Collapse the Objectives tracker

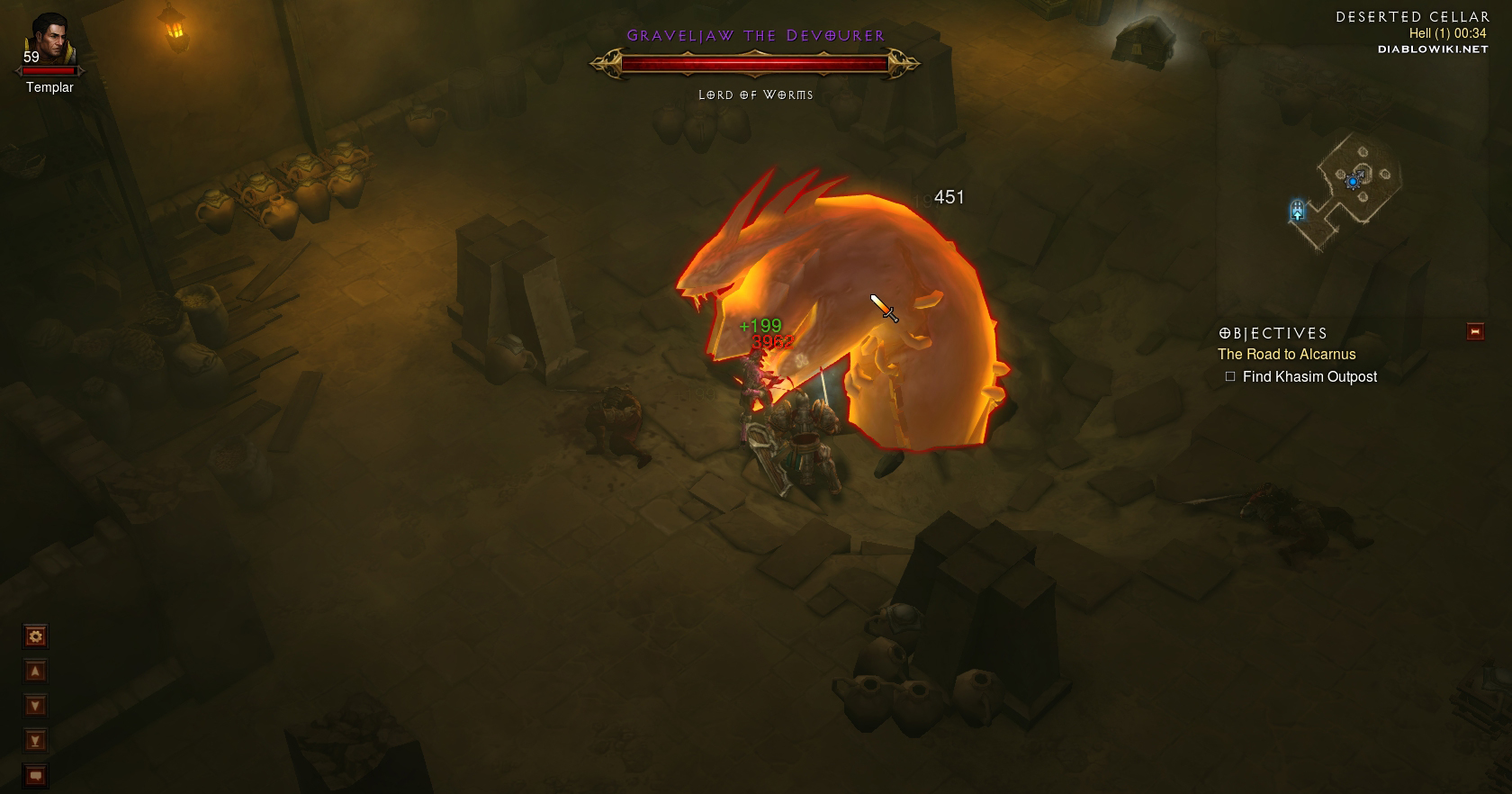coord(1475,331)
